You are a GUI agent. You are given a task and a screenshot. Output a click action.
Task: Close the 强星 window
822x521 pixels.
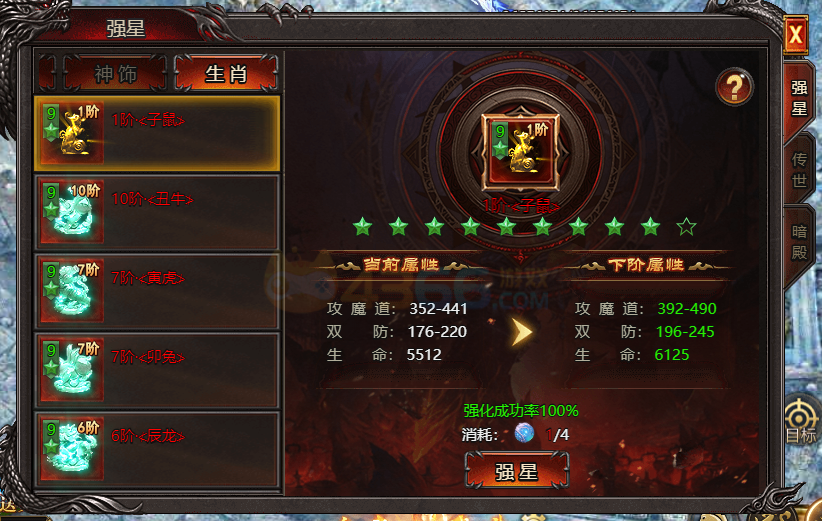click(796, 35)
